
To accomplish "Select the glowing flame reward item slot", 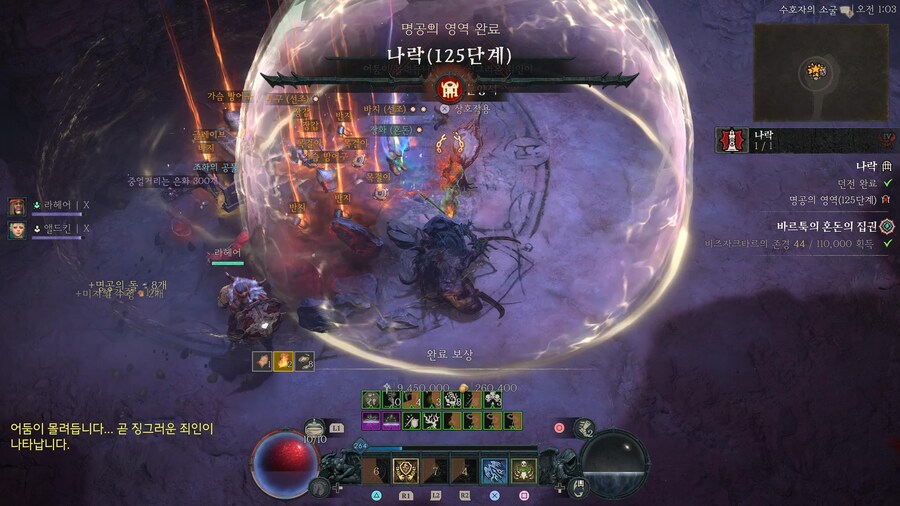I will click(x=282, y=361).
